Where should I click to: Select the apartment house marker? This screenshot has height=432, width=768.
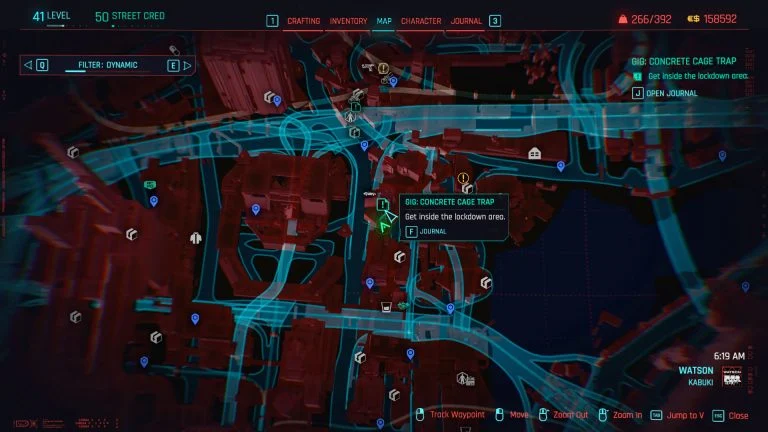[535, 153]
